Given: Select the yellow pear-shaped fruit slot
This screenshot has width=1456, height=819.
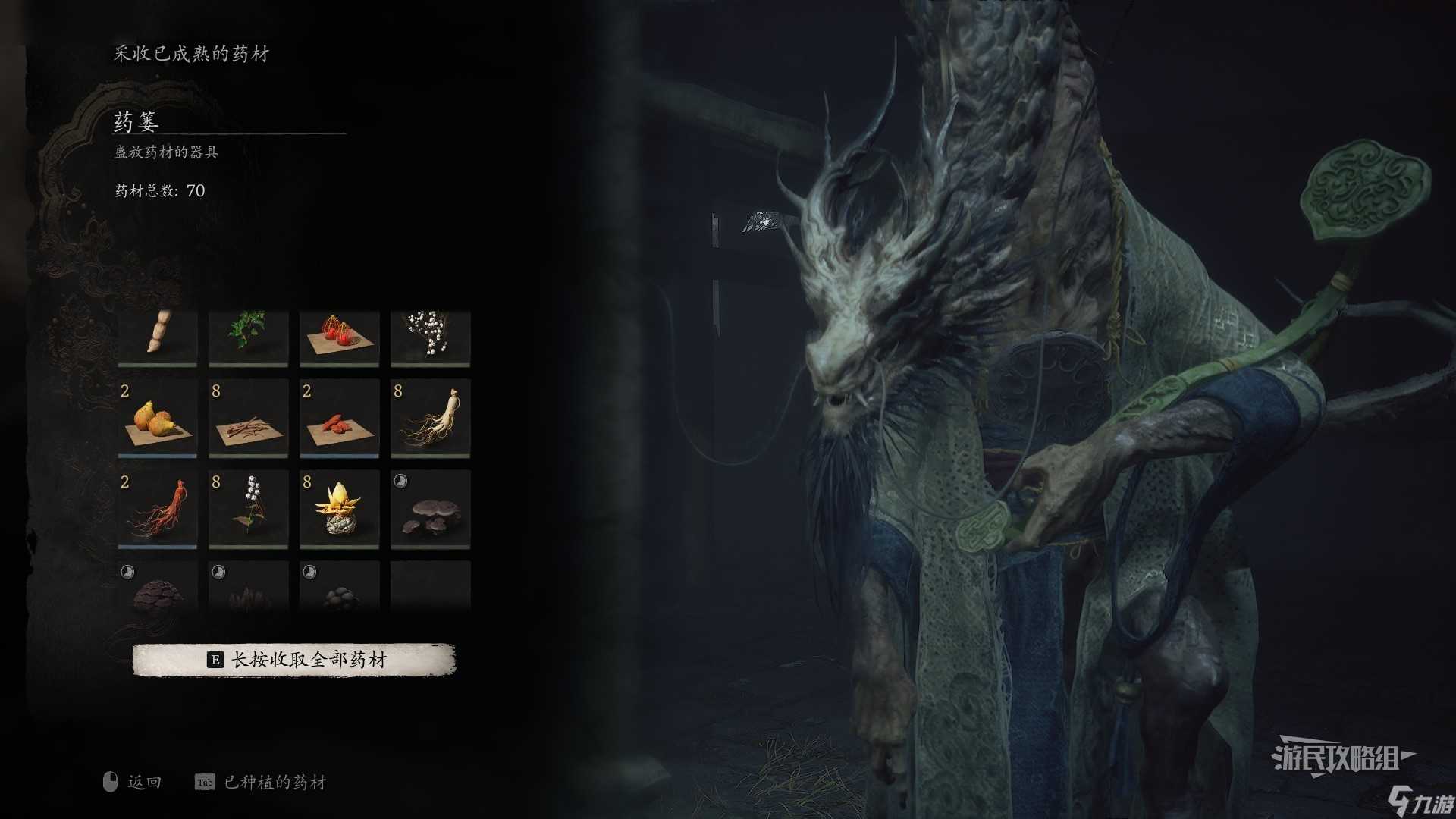Looking at the screenshot, I should [x=158, y=419].
